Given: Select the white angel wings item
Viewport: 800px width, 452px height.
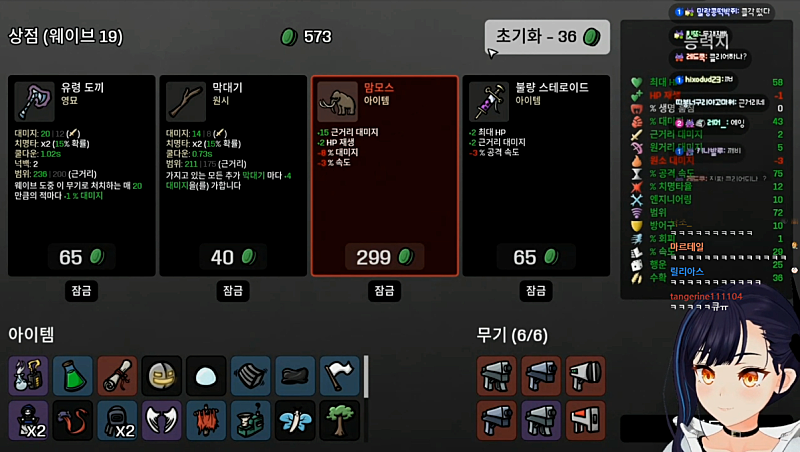Looking at the screenshot, I should [x=161, y=420].
